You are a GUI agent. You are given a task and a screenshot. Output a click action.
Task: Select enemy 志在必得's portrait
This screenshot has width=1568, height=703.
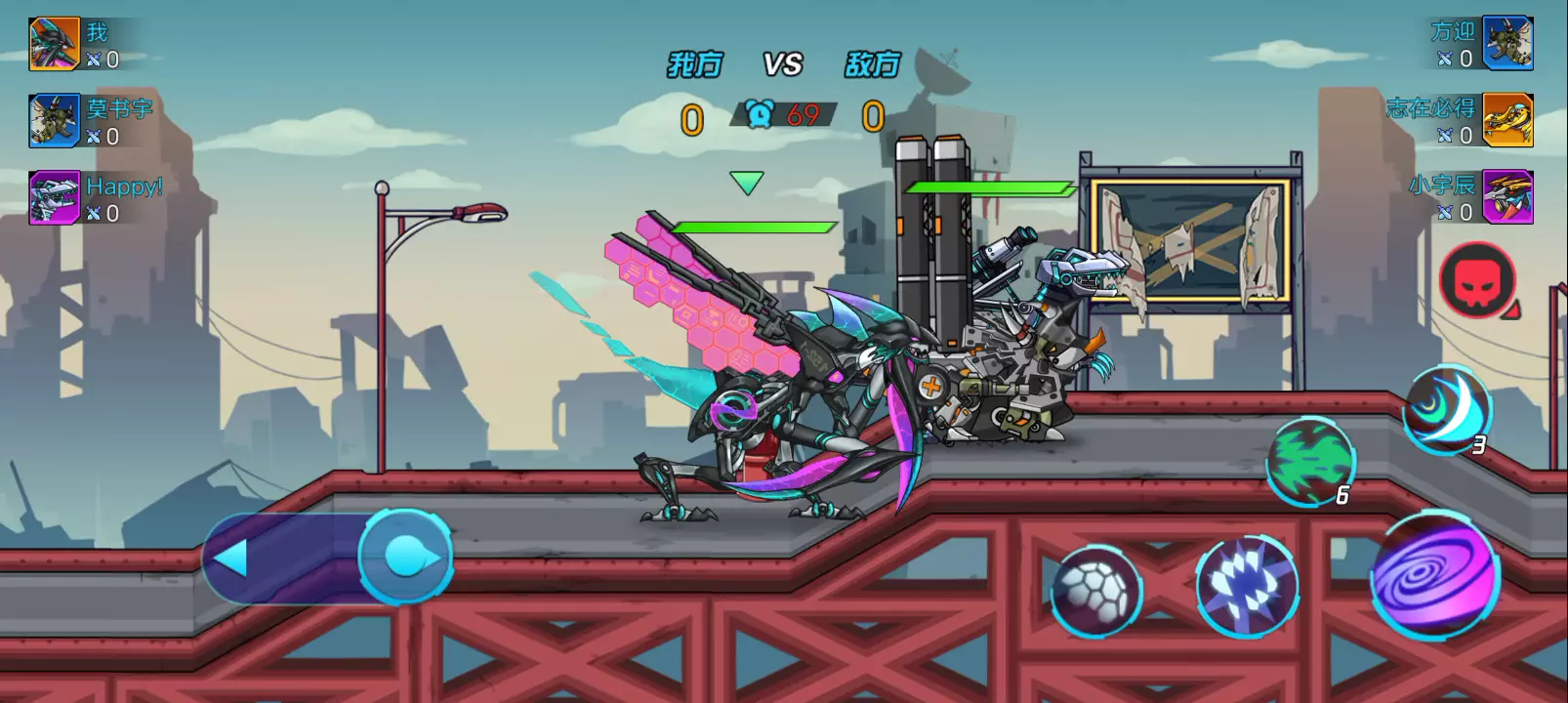(x=1507, y=120)
